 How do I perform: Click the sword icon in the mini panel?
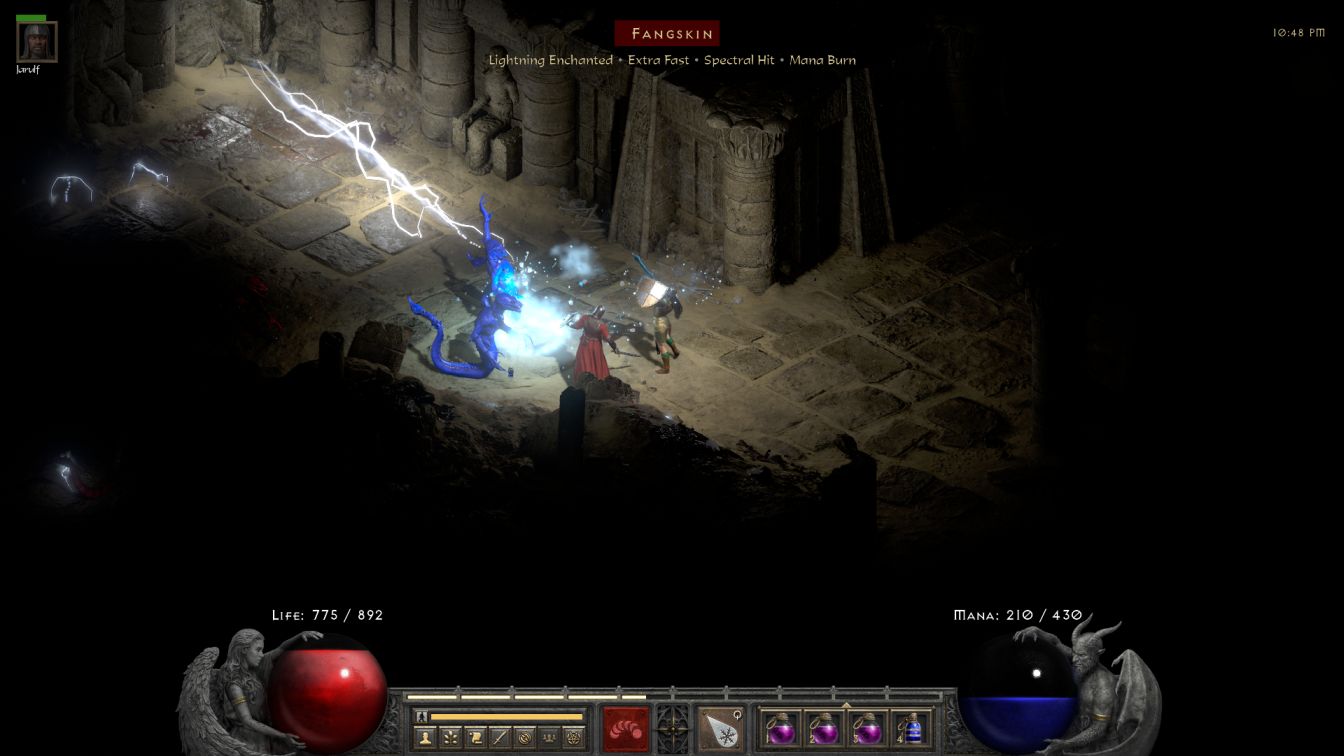point(499,738)
